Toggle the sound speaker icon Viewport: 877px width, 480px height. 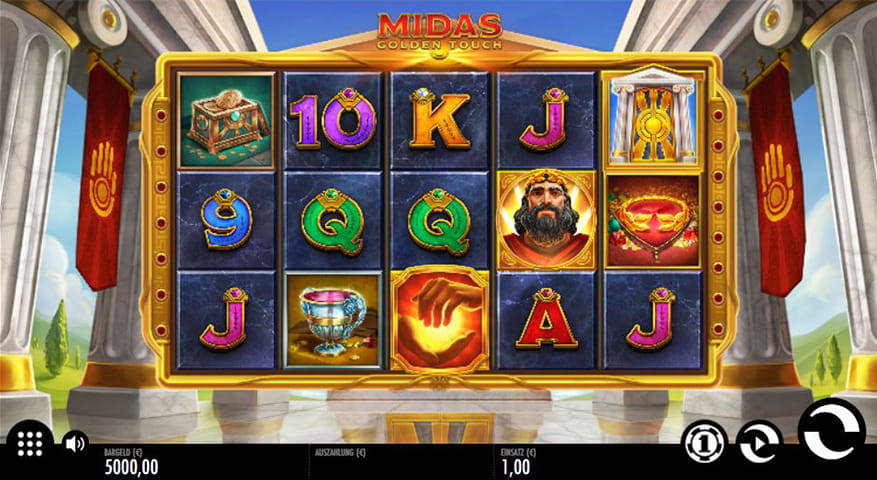tap(73, 442)
